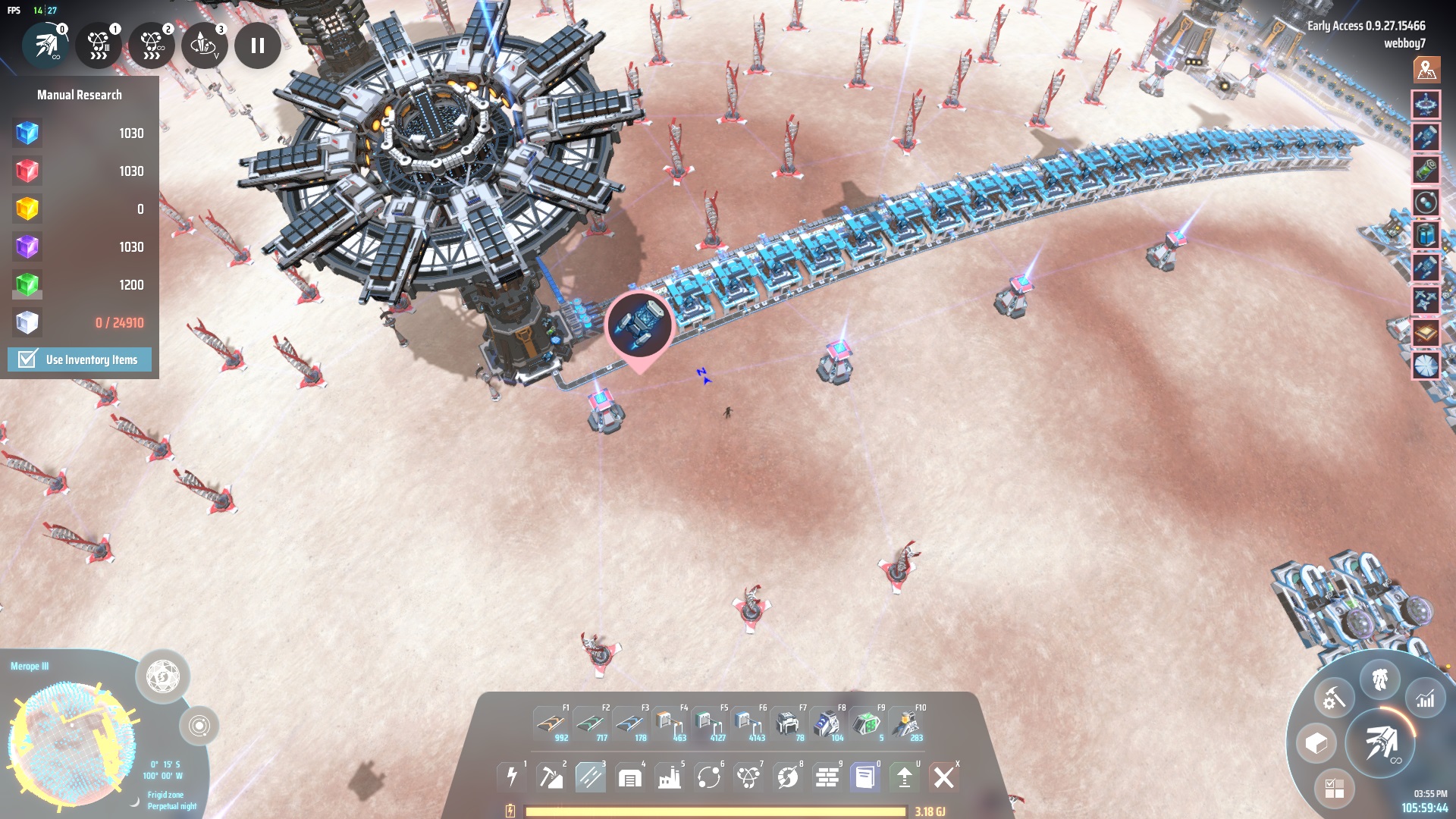Select the first research queue slot
The width and height of the screenshot is (1456, 819).
pos(46,45)
